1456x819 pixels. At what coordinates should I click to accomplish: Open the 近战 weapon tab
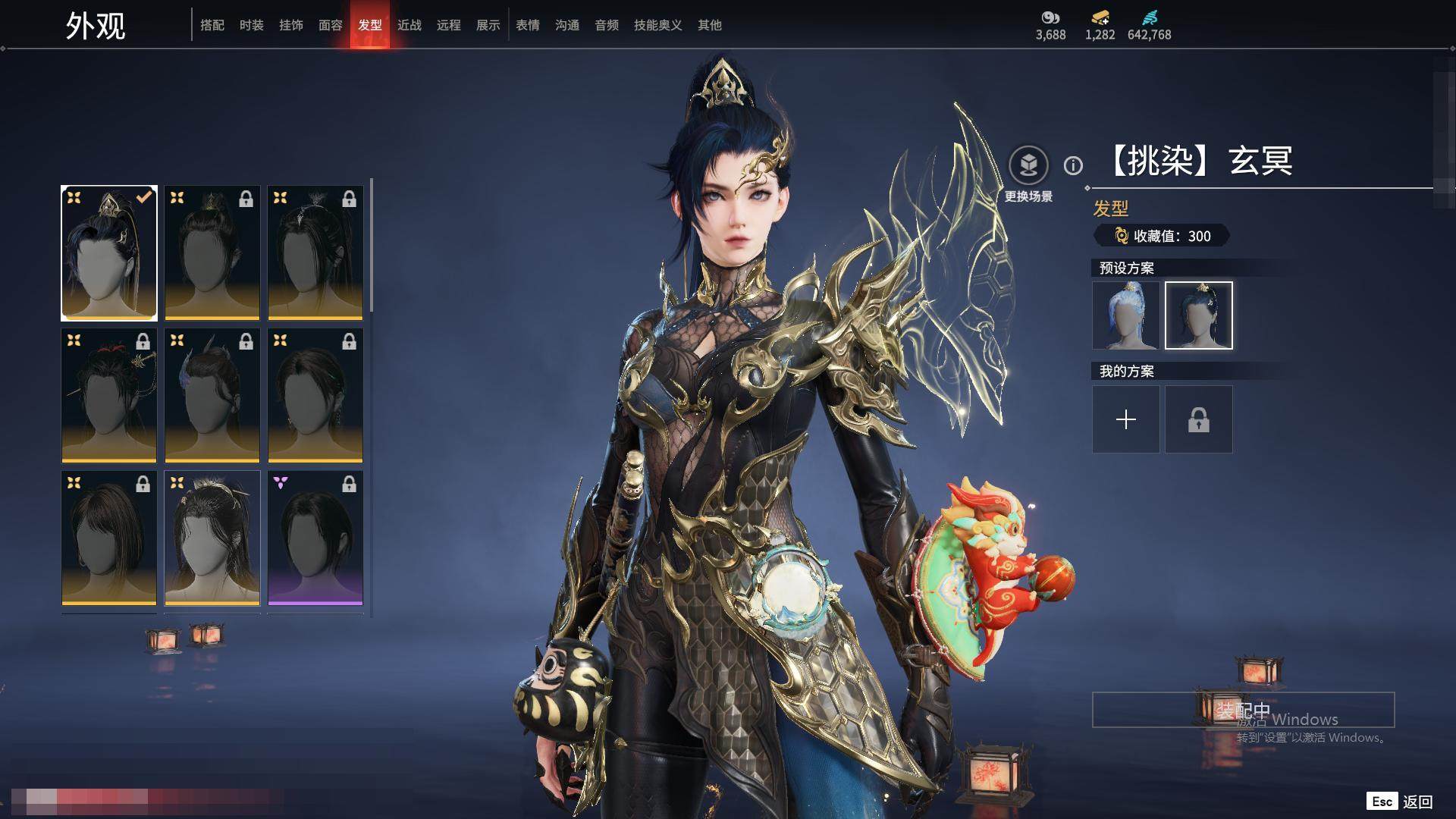(x=409, y=25)
